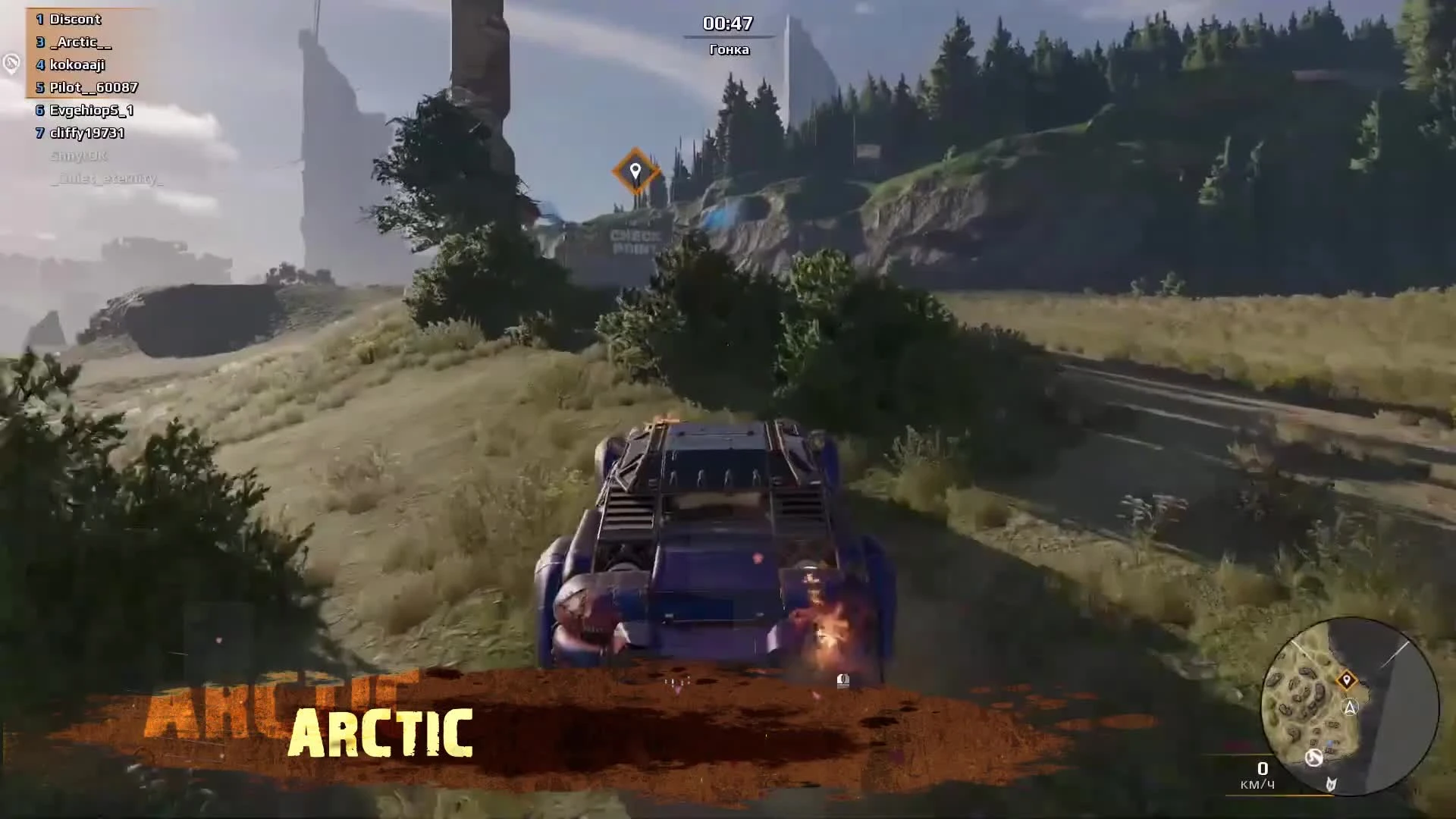Viewport: 1456px width, 819px height.
Task: Select the player direction arrow on the minimap
Action: 1350,706
